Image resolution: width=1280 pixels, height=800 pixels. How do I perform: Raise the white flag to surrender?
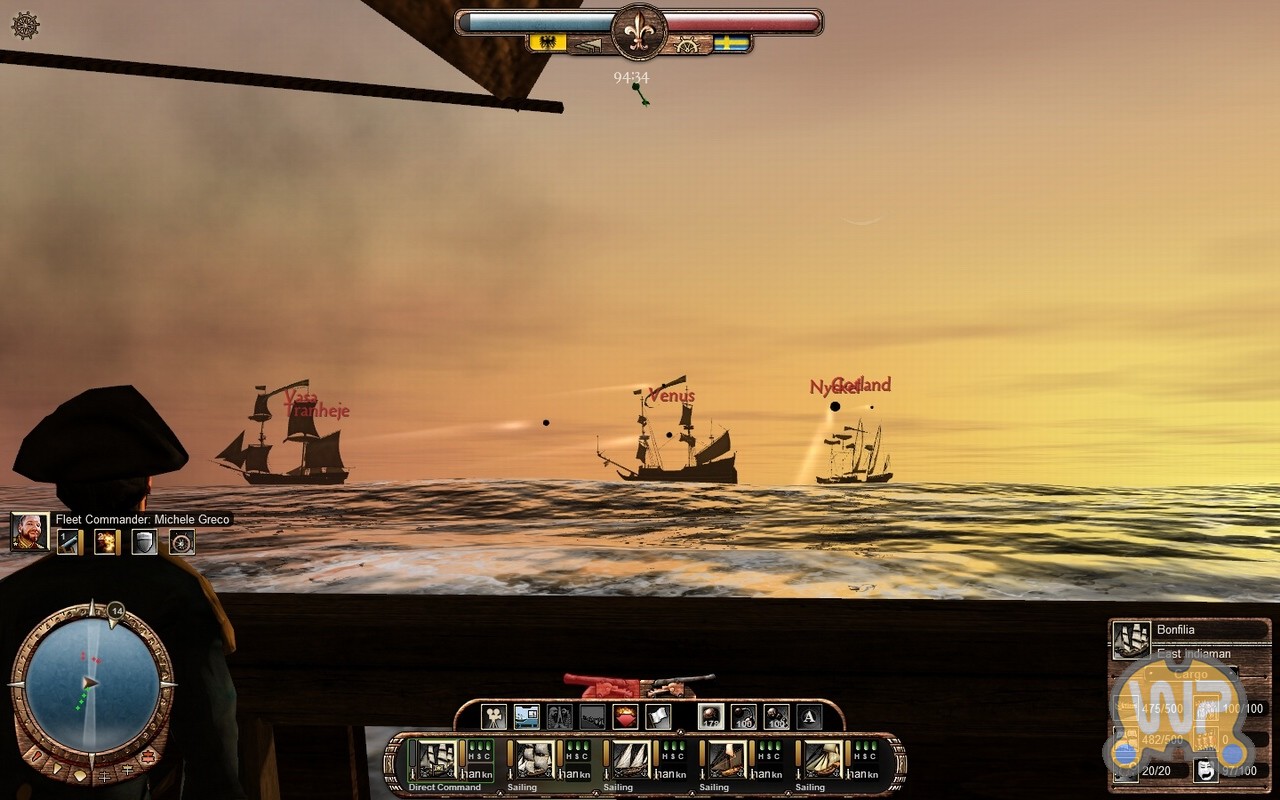tap(657, 716)
